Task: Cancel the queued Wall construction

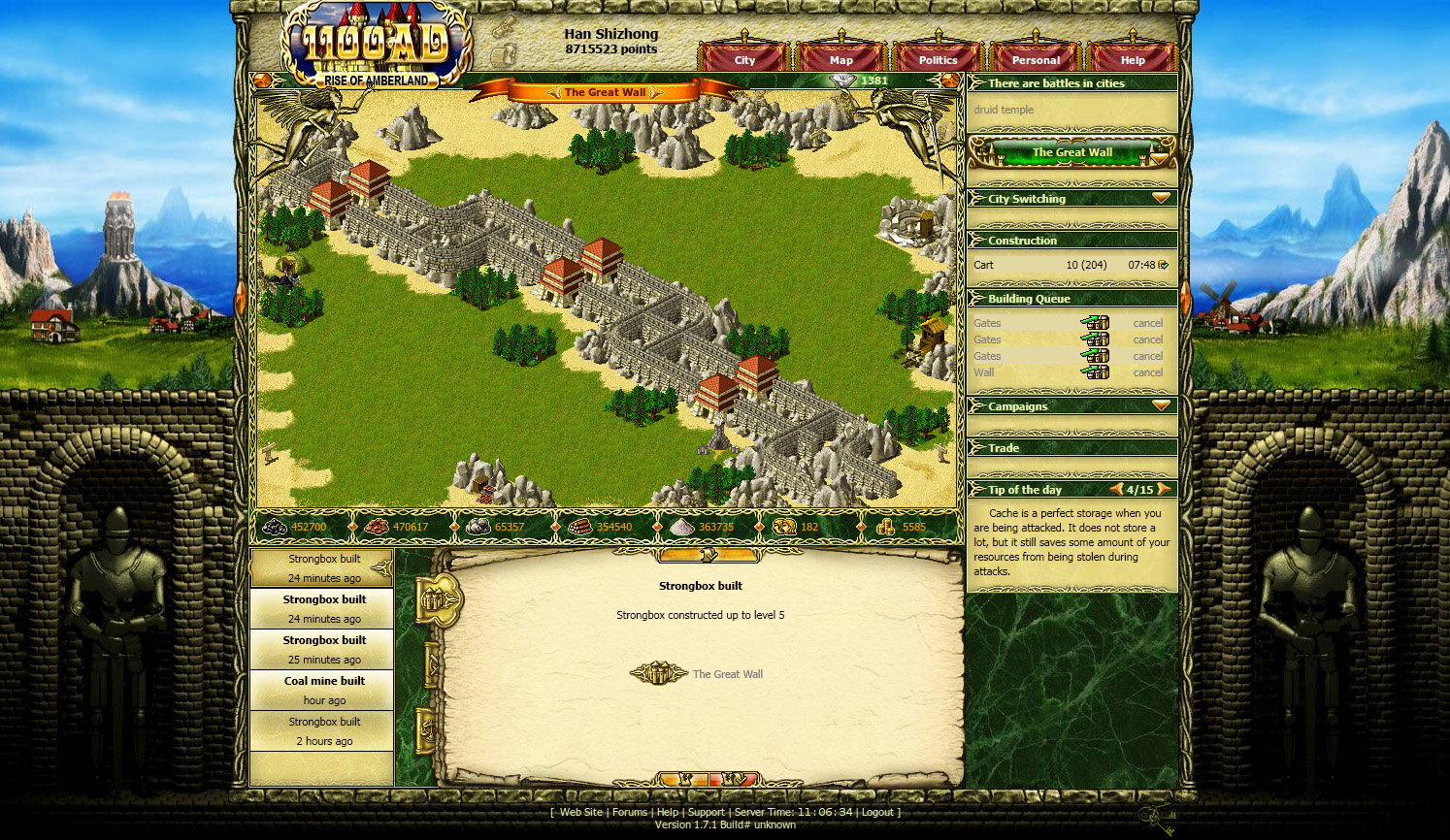Action: tap(1147, 372)
